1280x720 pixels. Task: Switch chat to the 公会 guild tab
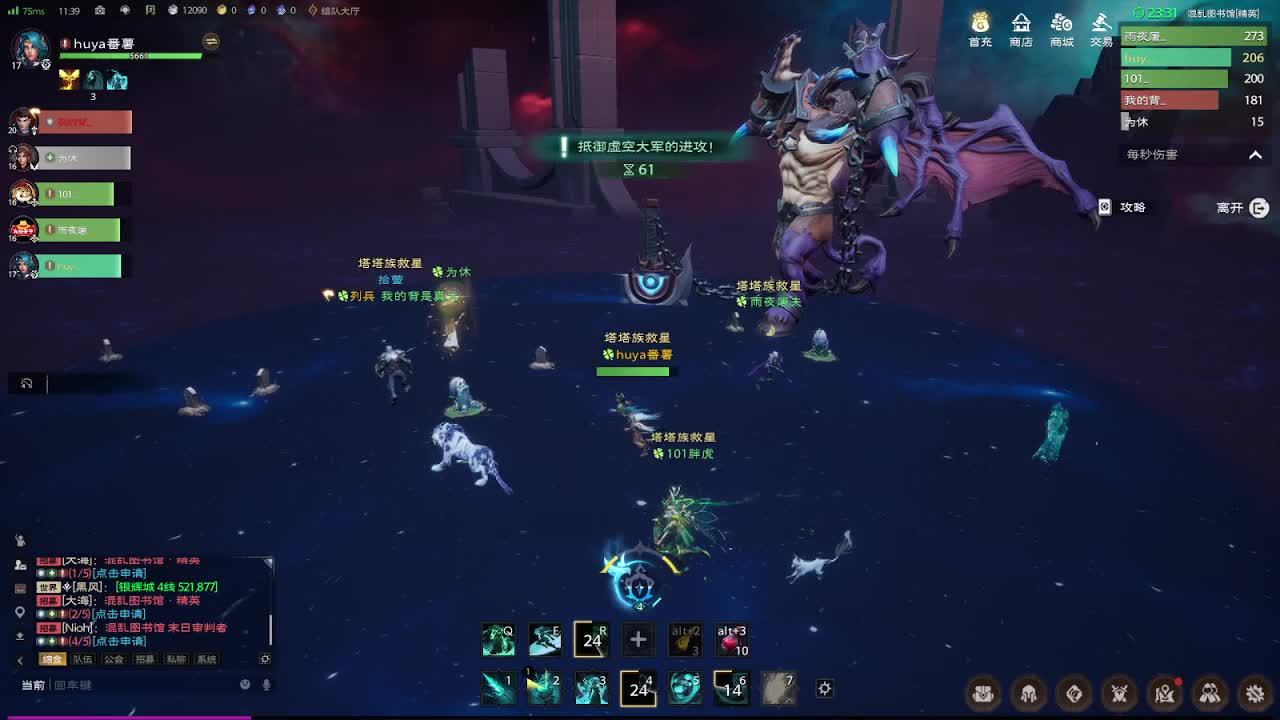pyautogui.click(x=114, y=660)
